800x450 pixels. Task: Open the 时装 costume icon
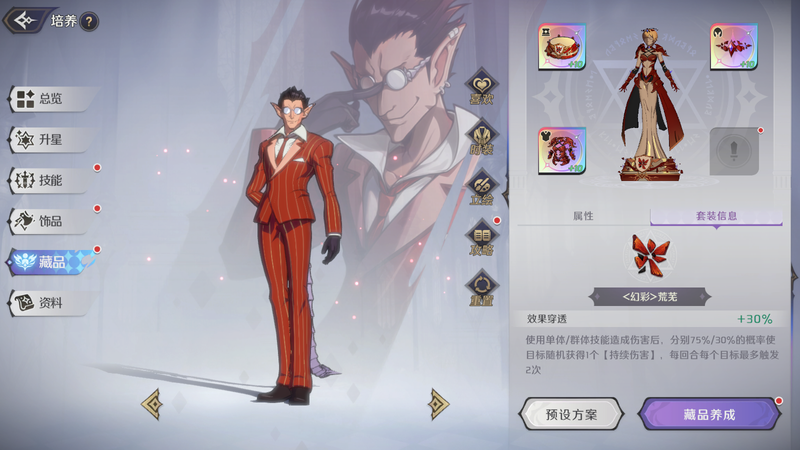(483, 139)
